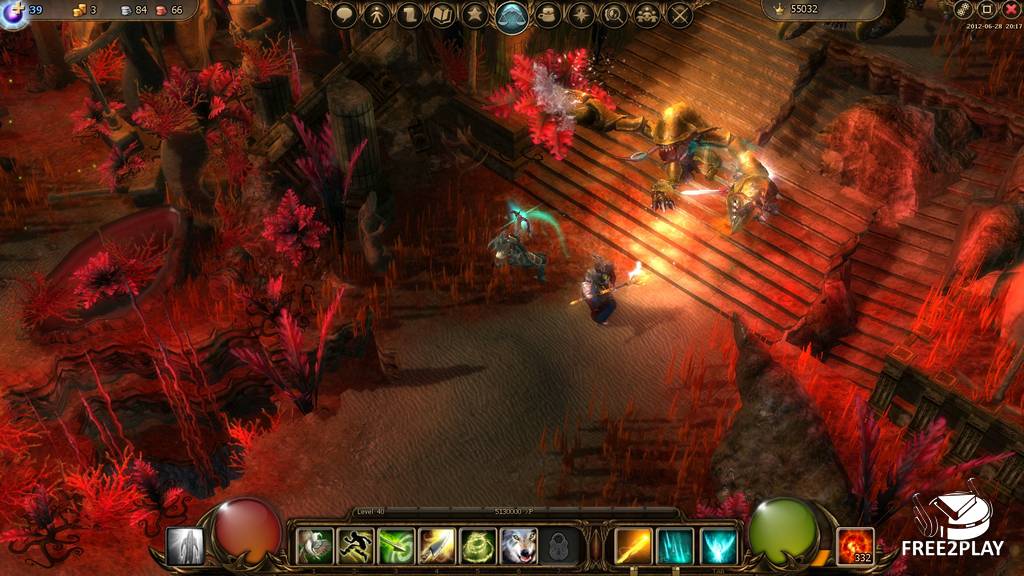Screen dimensions: 1024x576
Task: Activate the running figure sprint skill
Action: 355,546
